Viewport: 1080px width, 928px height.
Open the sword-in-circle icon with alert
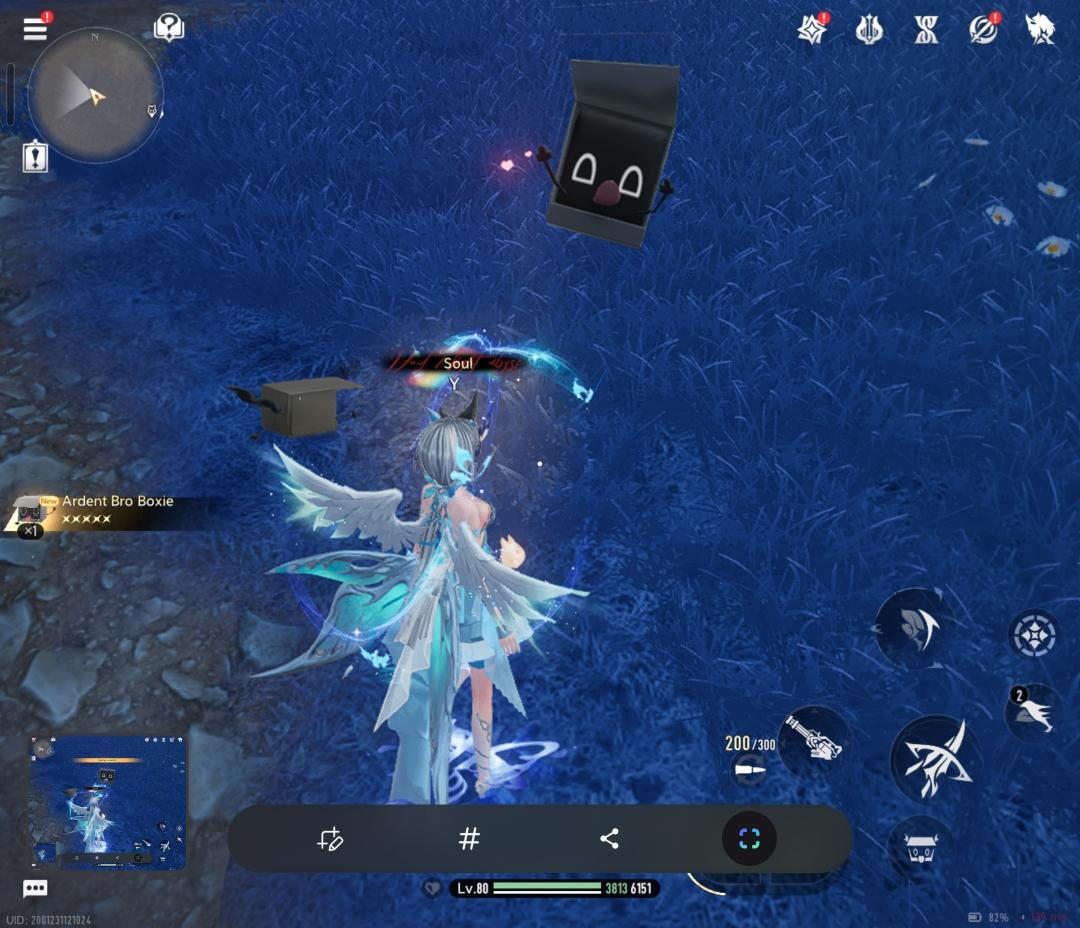coord(984,29)
